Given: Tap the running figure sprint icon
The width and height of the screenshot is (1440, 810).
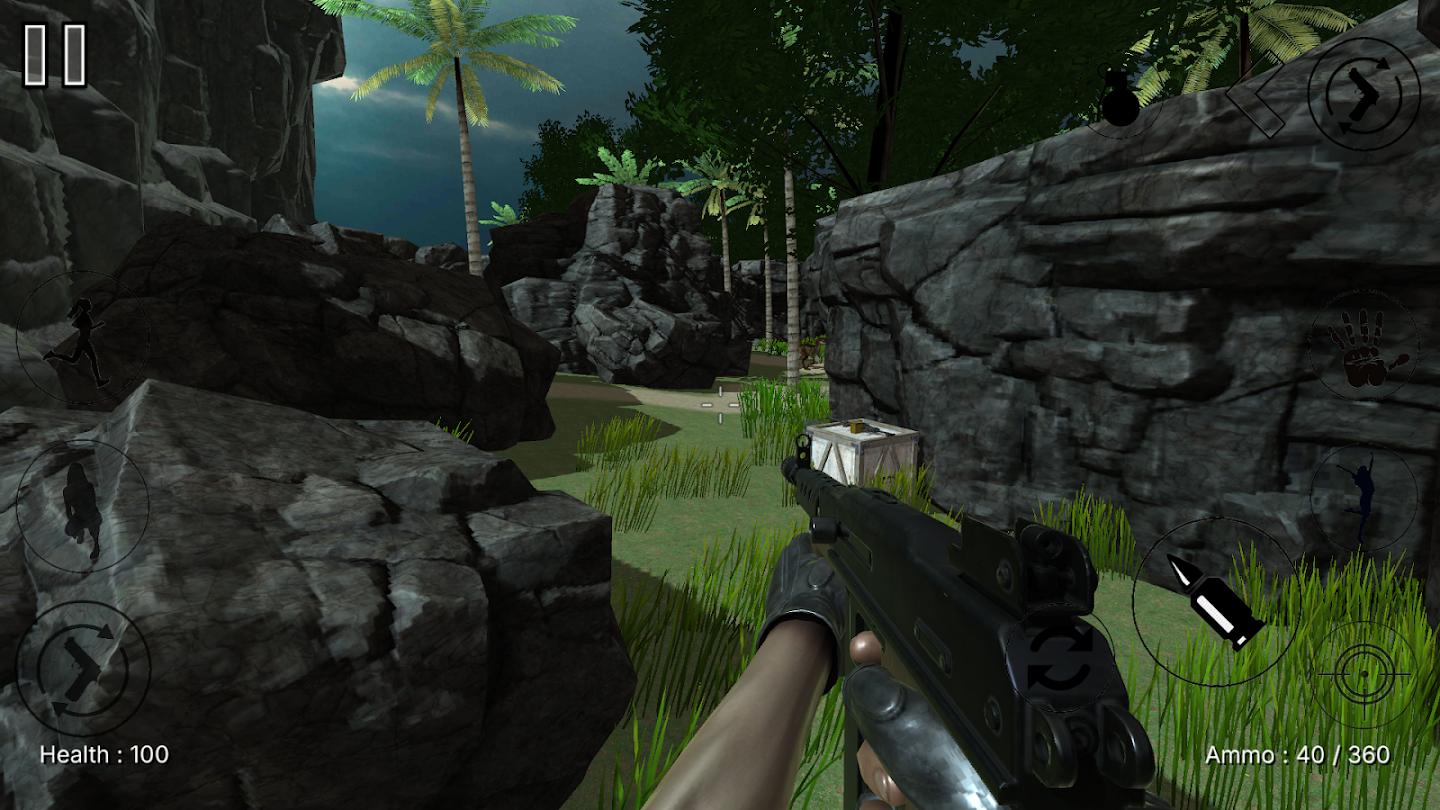Looking at the screenshot, I should coord(82,340).
